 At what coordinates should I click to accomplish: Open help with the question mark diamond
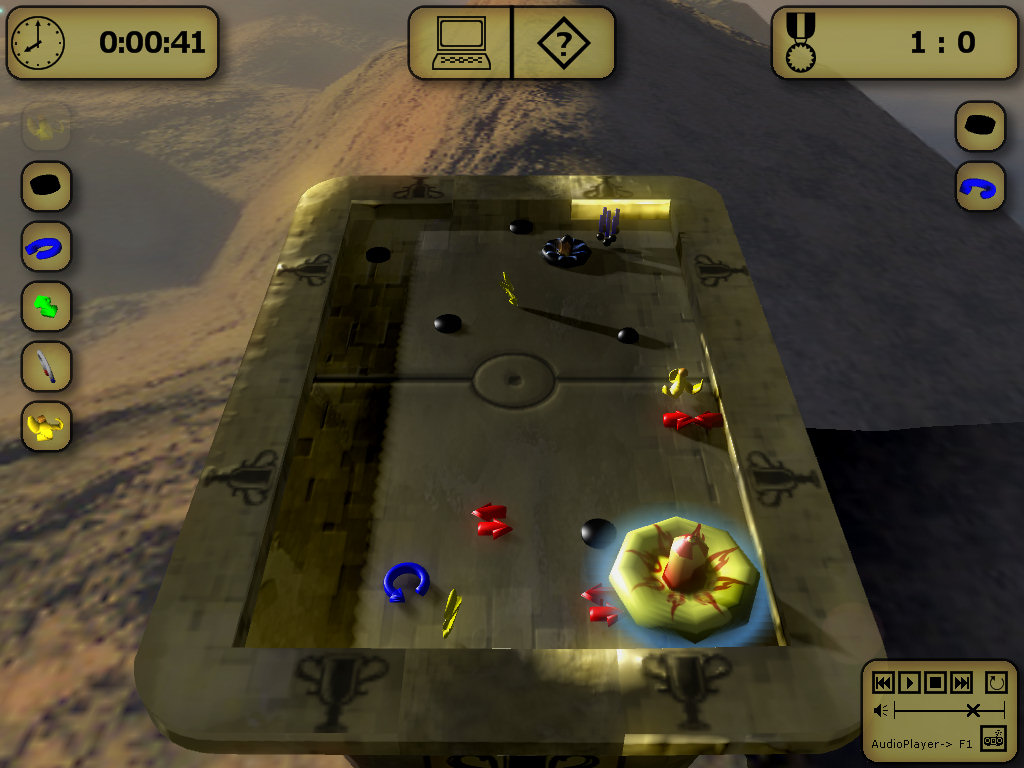(563, 44)
